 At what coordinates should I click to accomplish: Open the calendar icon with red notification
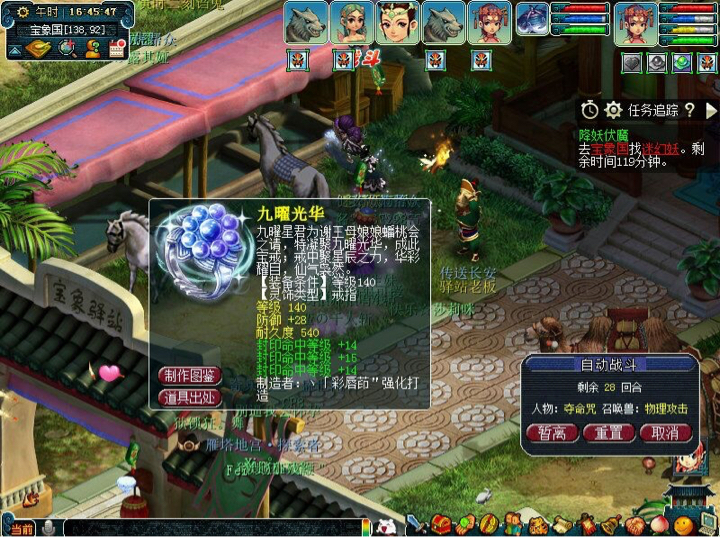click(115, 48)
